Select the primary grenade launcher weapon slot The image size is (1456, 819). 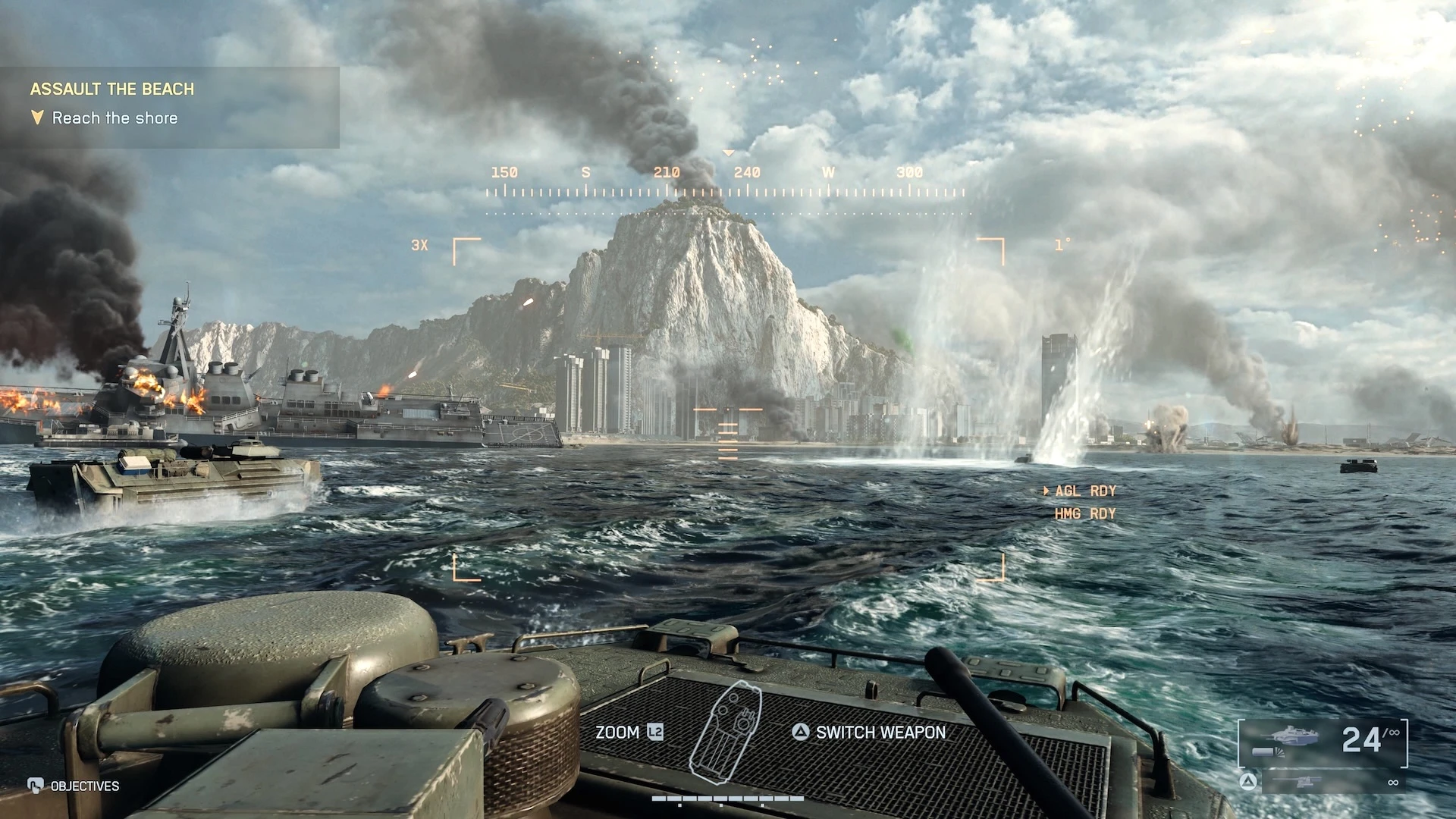tap(1323, 739)
